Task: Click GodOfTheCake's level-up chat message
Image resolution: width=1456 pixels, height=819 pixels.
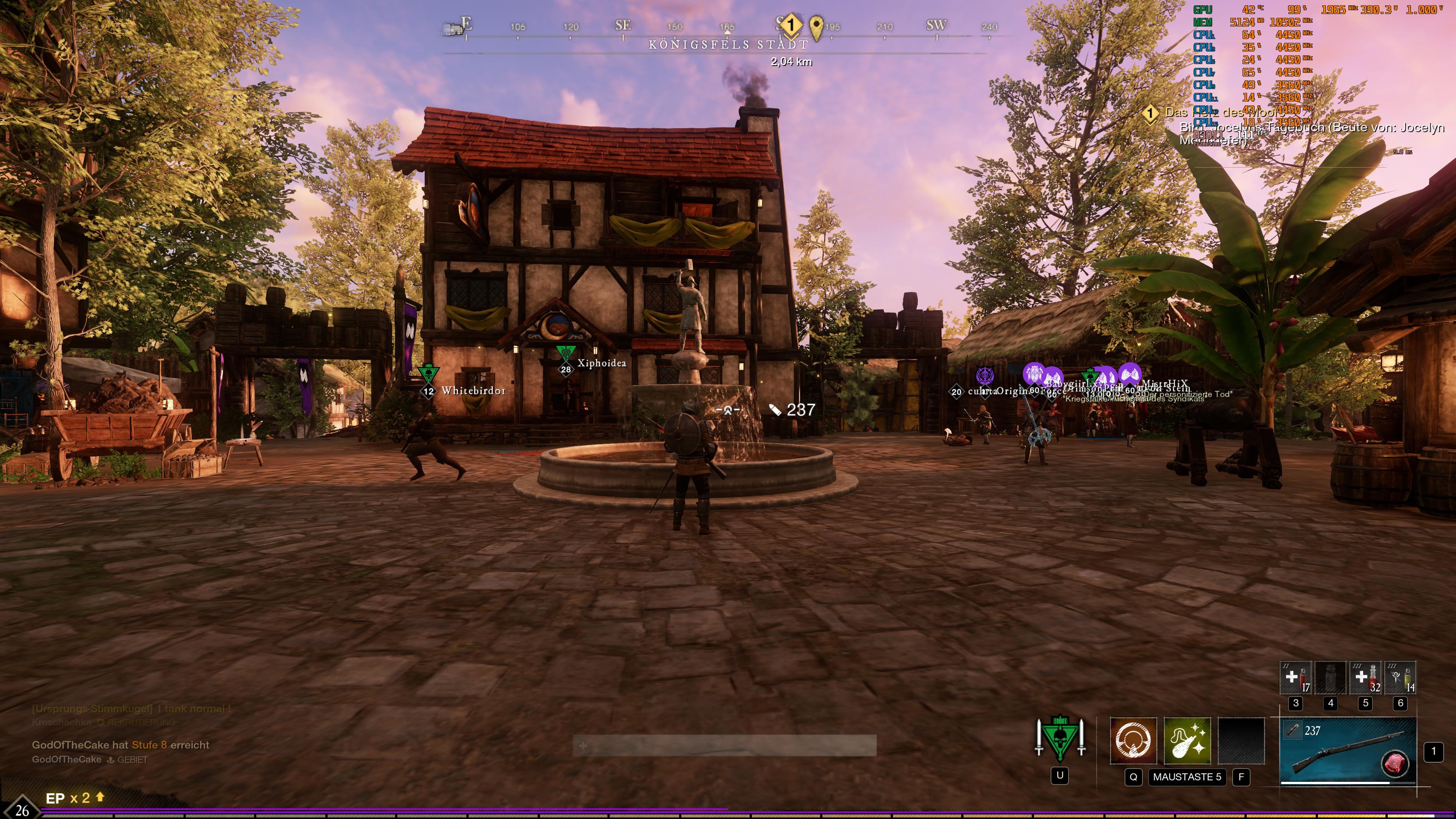Action: point(121,745)
